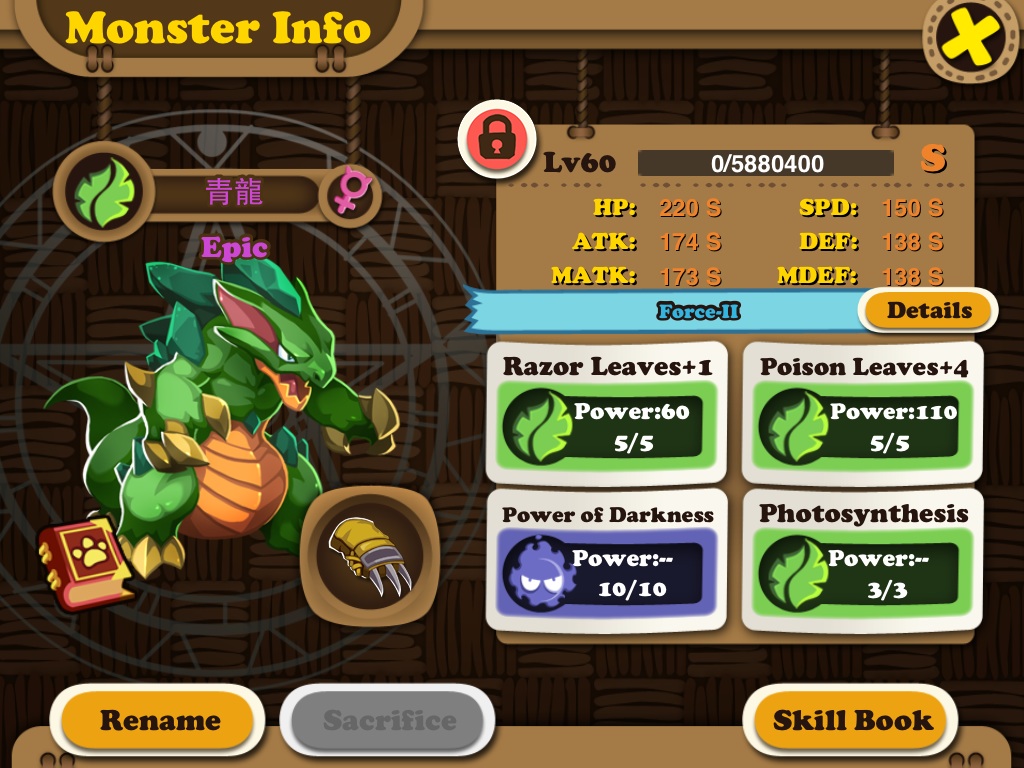This screenshot has height=768, width=1024.
Task: Toggle the red padlock lock icon
Action: click(x=497, y=140)
